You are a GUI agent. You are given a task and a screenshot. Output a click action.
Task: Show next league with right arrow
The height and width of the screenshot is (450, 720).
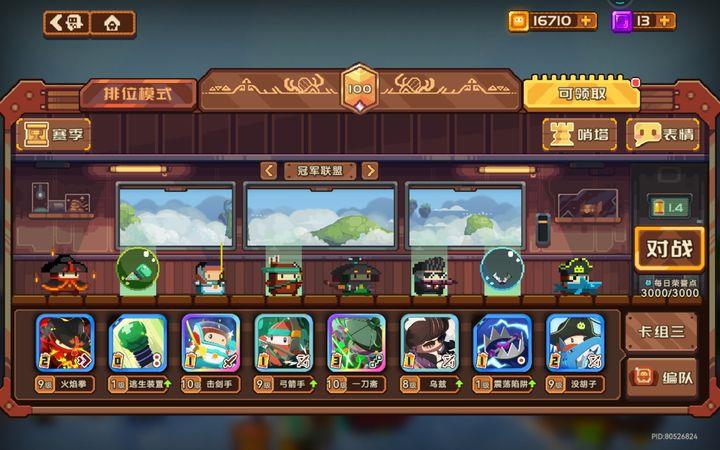[x=370, y=171]
